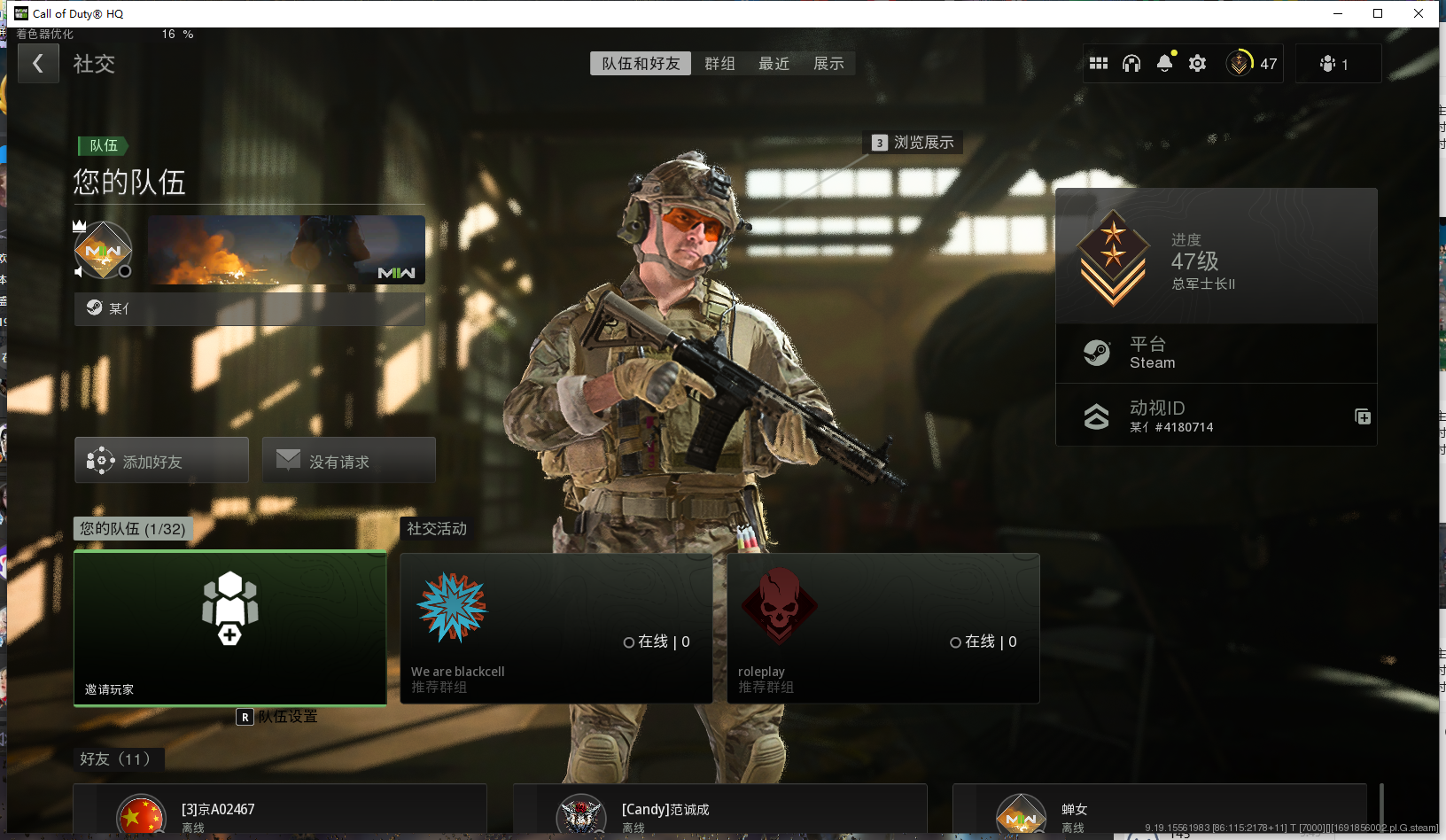Screen dimensions: 1446x840
Task: Choose the 邀请玩家 invite tile
Action: point(230,628)
